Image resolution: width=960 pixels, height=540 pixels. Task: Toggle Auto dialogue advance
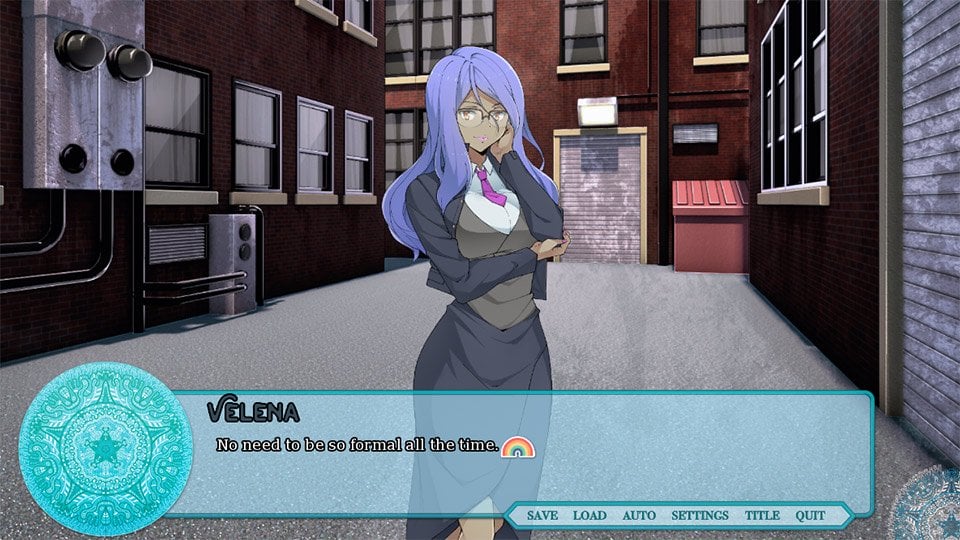[x=639, y=515]
